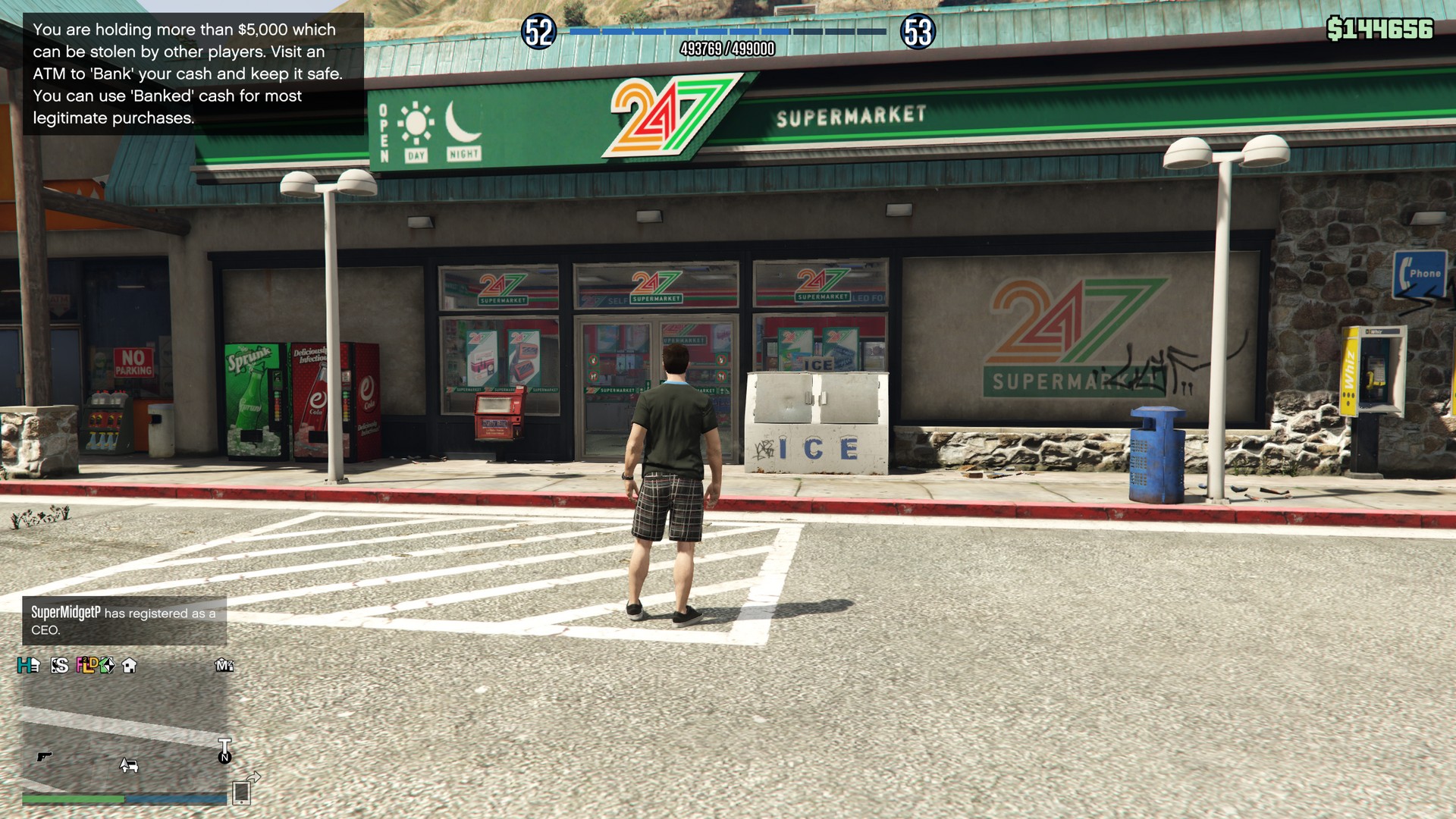The width and height of the screenshot is (1456, 819).
Task: Click the M mask shop blip on minimap
Action: pyautogui.click(x=224, y=666)
